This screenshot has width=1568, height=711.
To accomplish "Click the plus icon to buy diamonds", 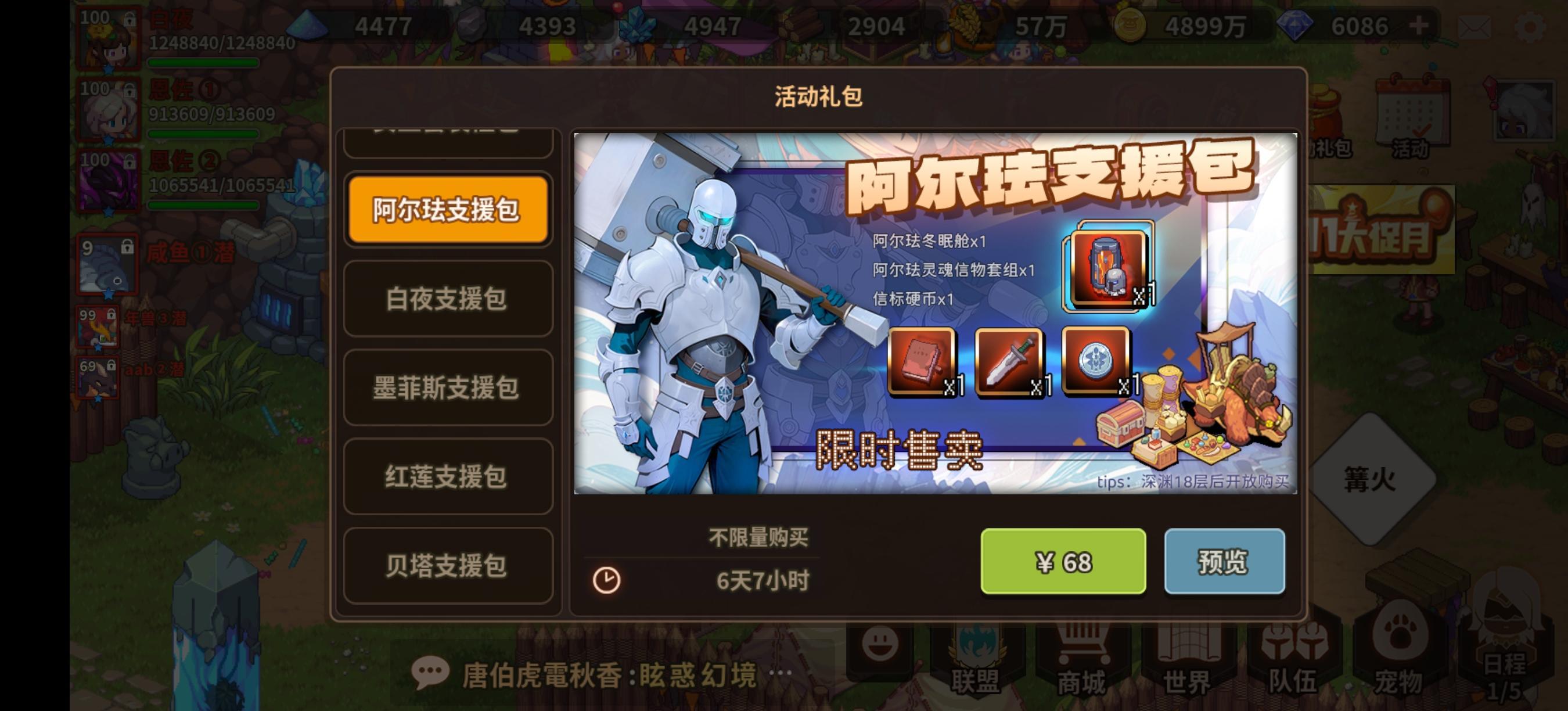I will [x=1419, y=26].
